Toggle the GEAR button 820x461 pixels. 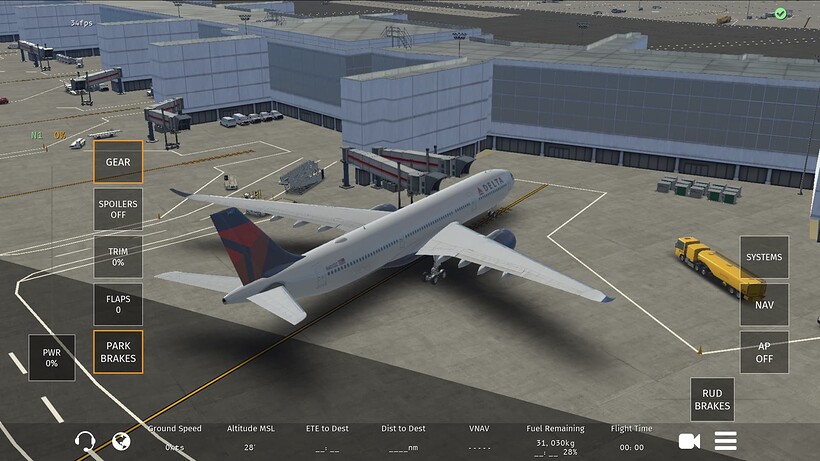[118, 161]
